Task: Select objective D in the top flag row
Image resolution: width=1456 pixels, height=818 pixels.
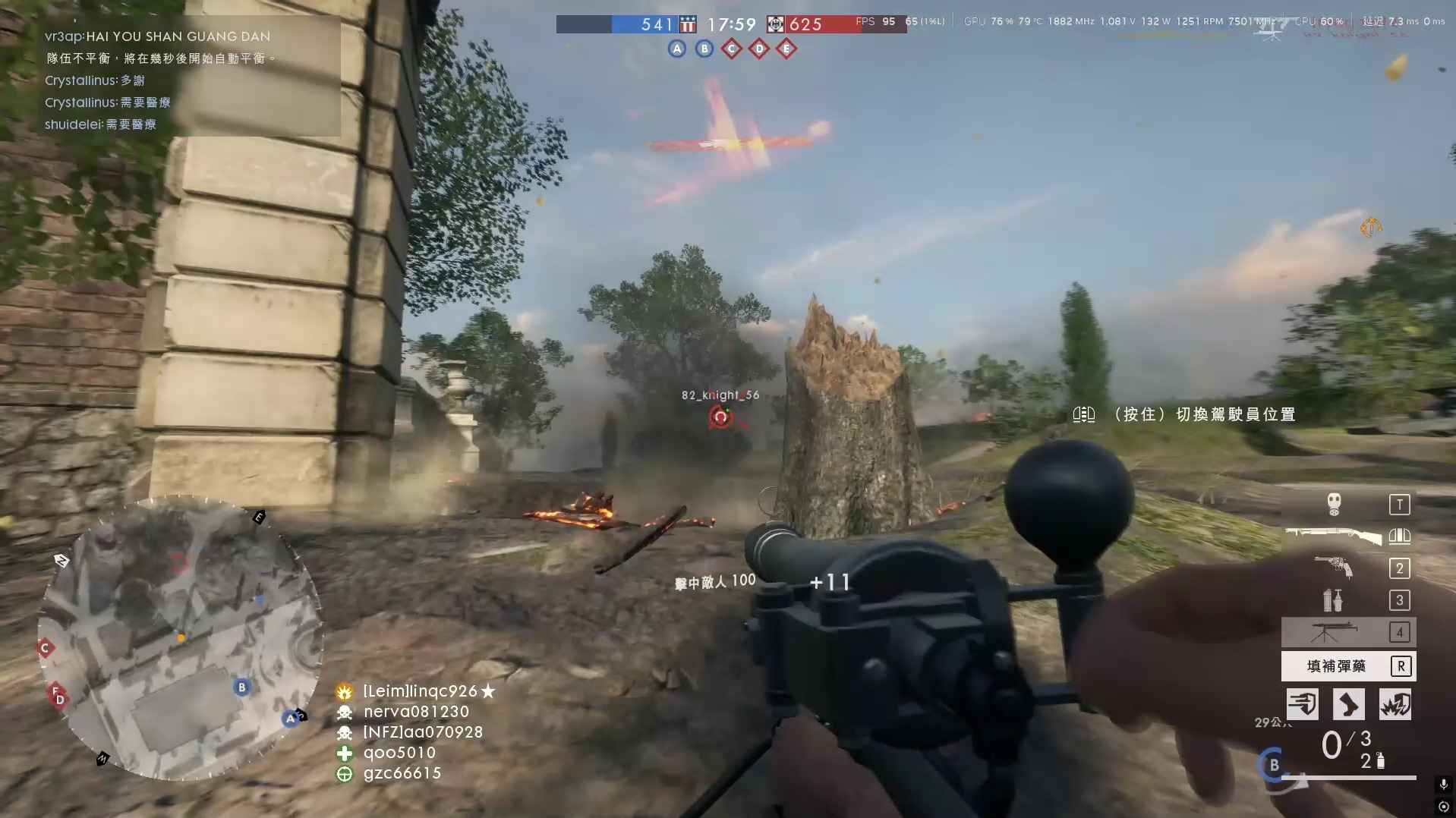Action: pos(759,49)
